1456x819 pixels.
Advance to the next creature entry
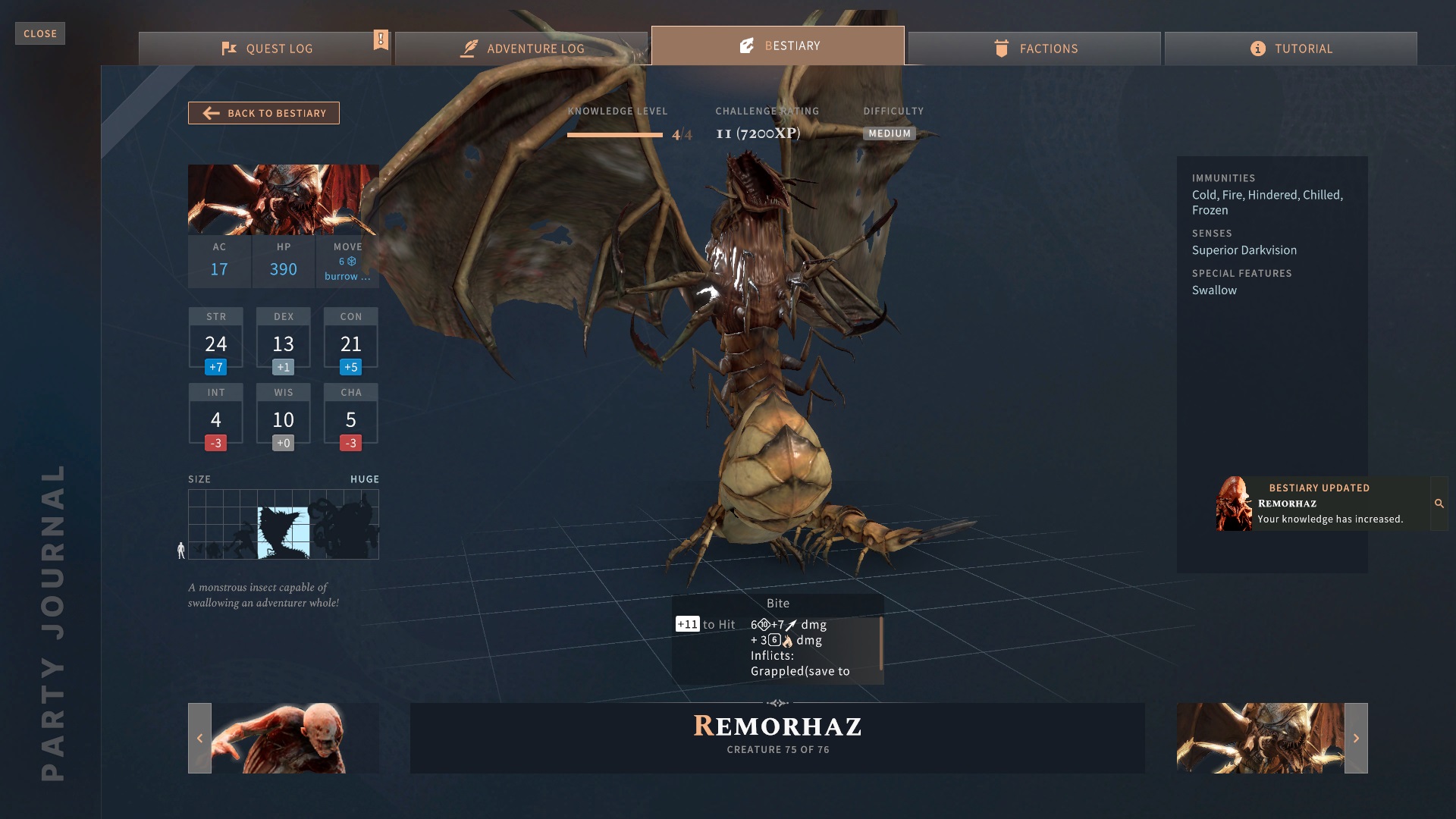coord(1356,738)
